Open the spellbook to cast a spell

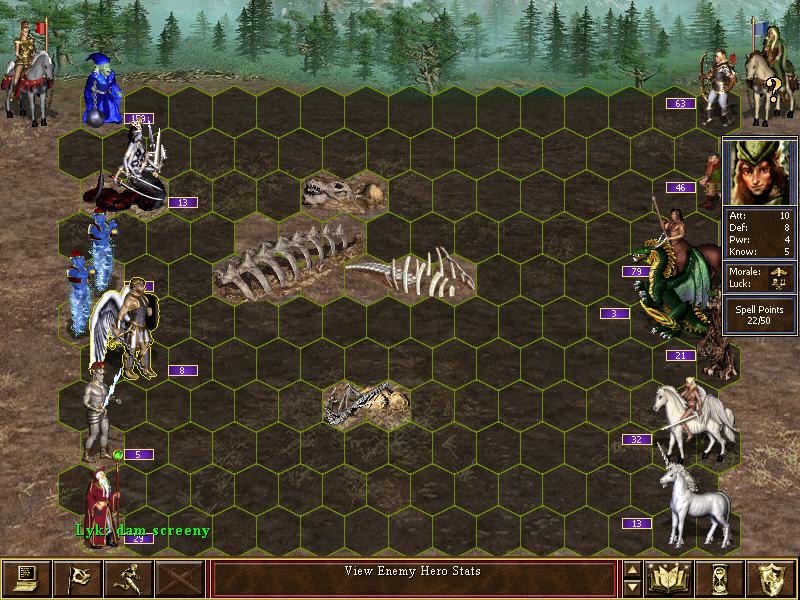coord(669,577)
